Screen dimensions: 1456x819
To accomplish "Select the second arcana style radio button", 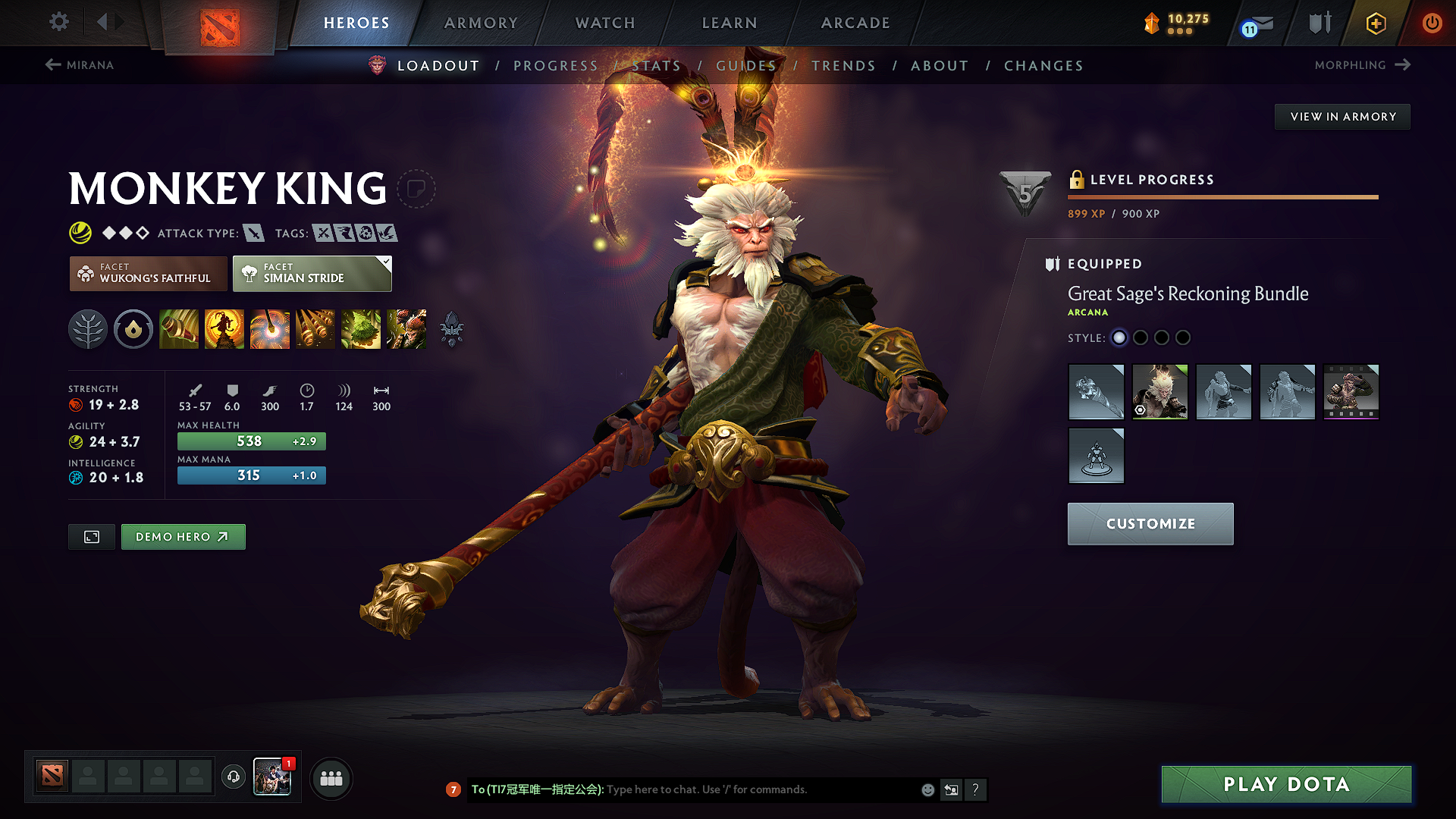I will click(1141, 337).
